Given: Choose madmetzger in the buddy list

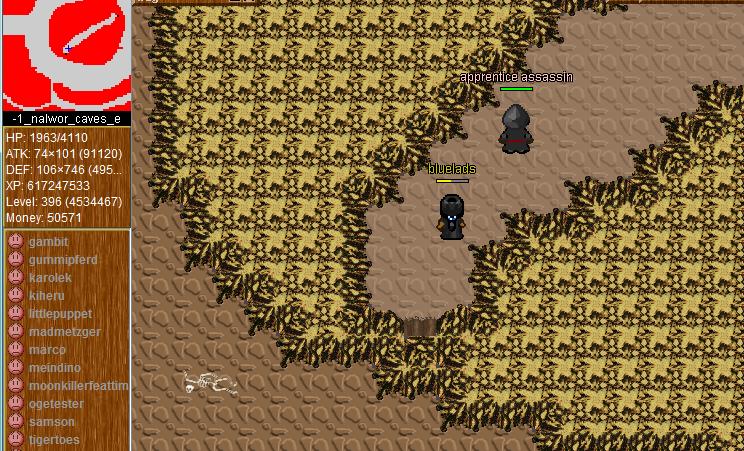Looking at the screenshot, I should [x=64, y=332].
